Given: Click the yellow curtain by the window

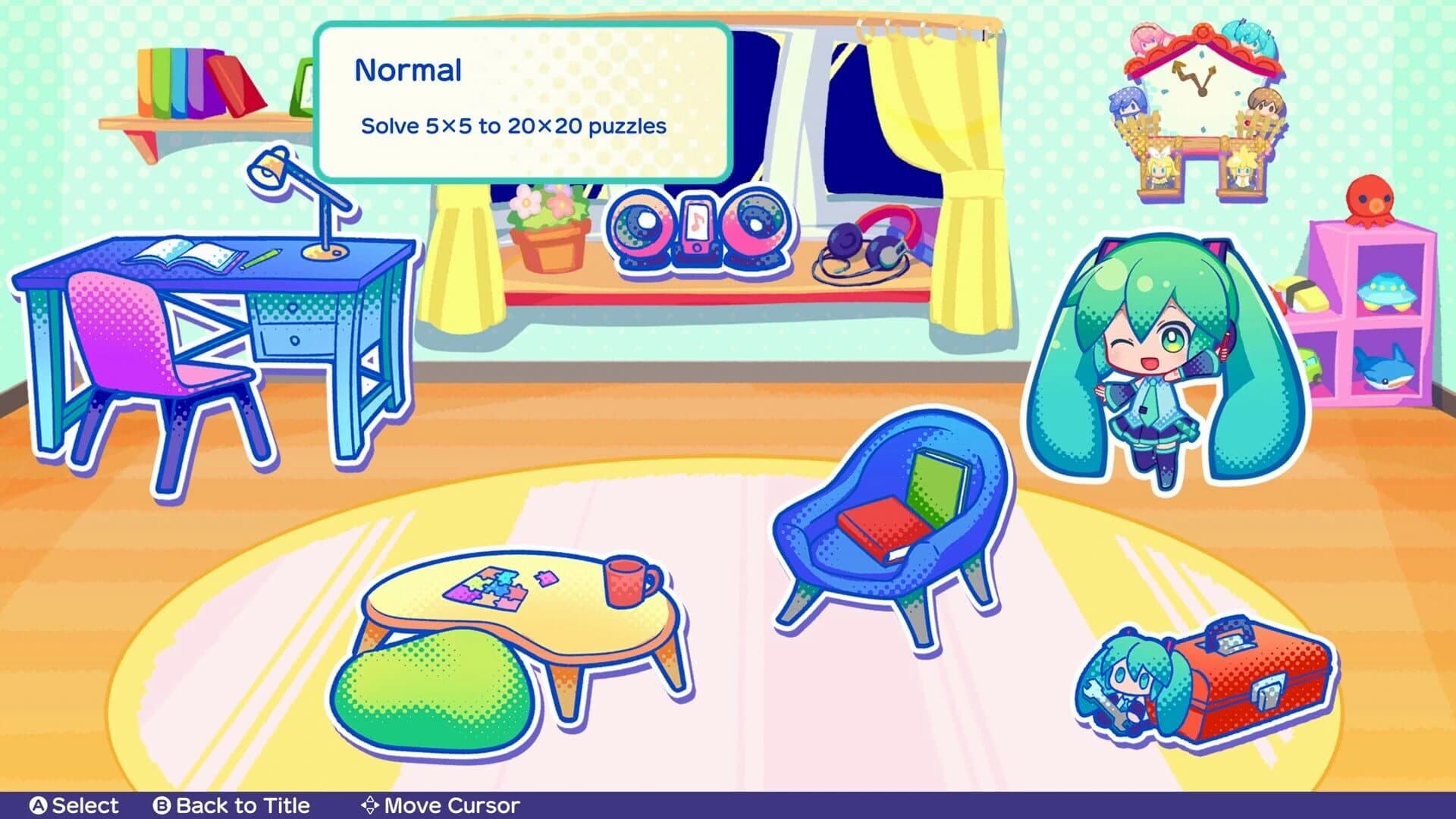Looking at the screenshot, I should [x=963, y=136].
